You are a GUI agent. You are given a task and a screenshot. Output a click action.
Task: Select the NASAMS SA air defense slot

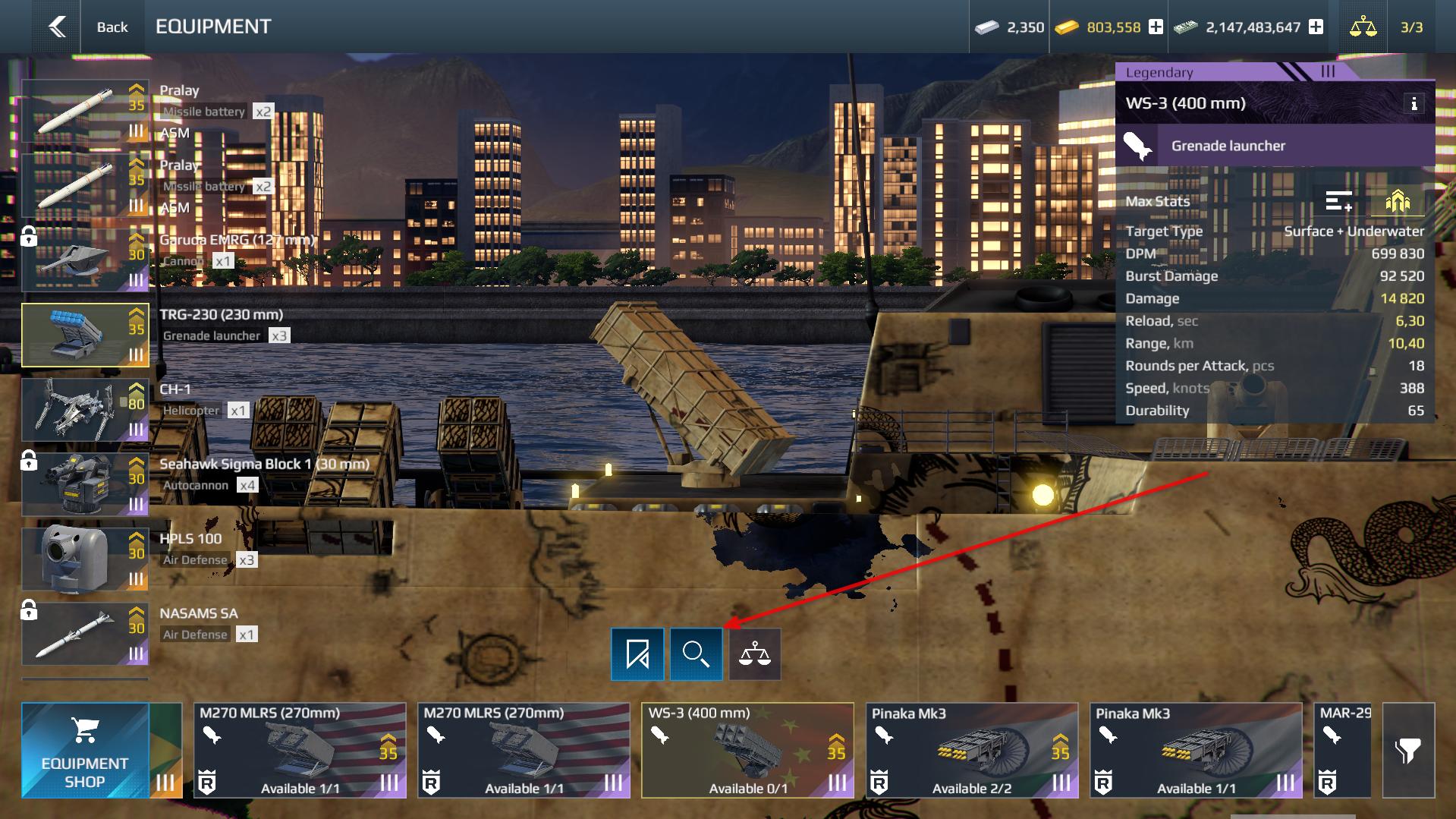tap(85, 634)
